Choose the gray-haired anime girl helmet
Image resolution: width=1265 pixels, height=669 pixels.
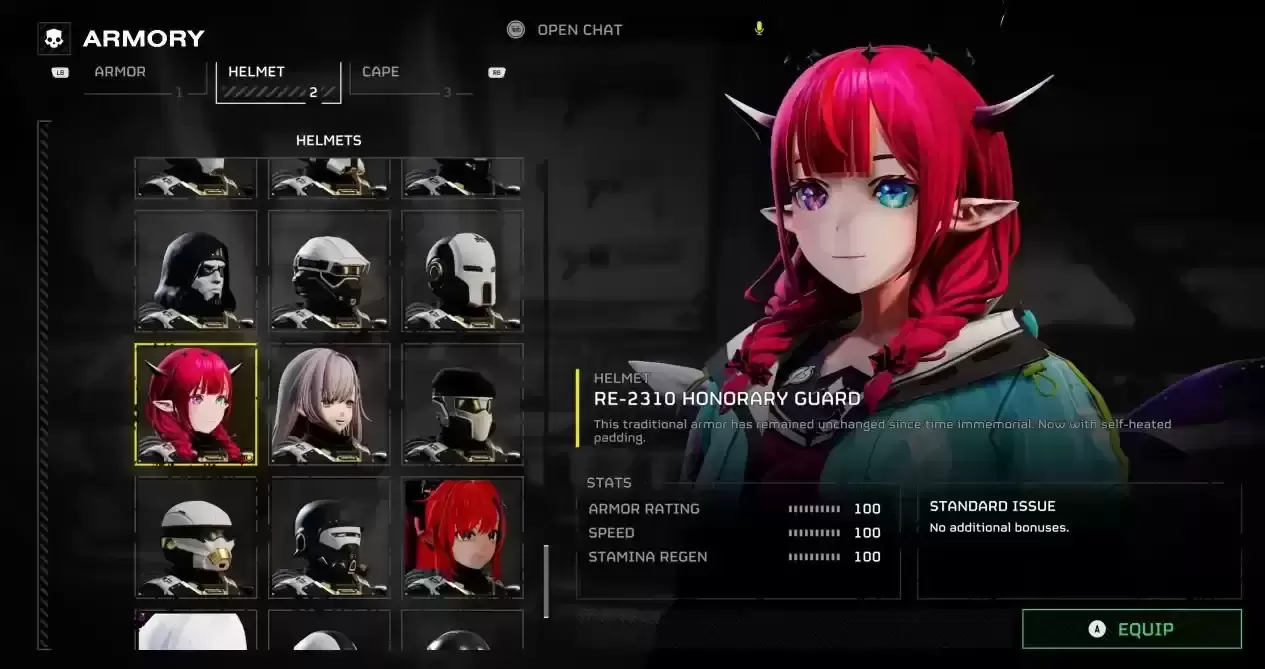point(329,404)
